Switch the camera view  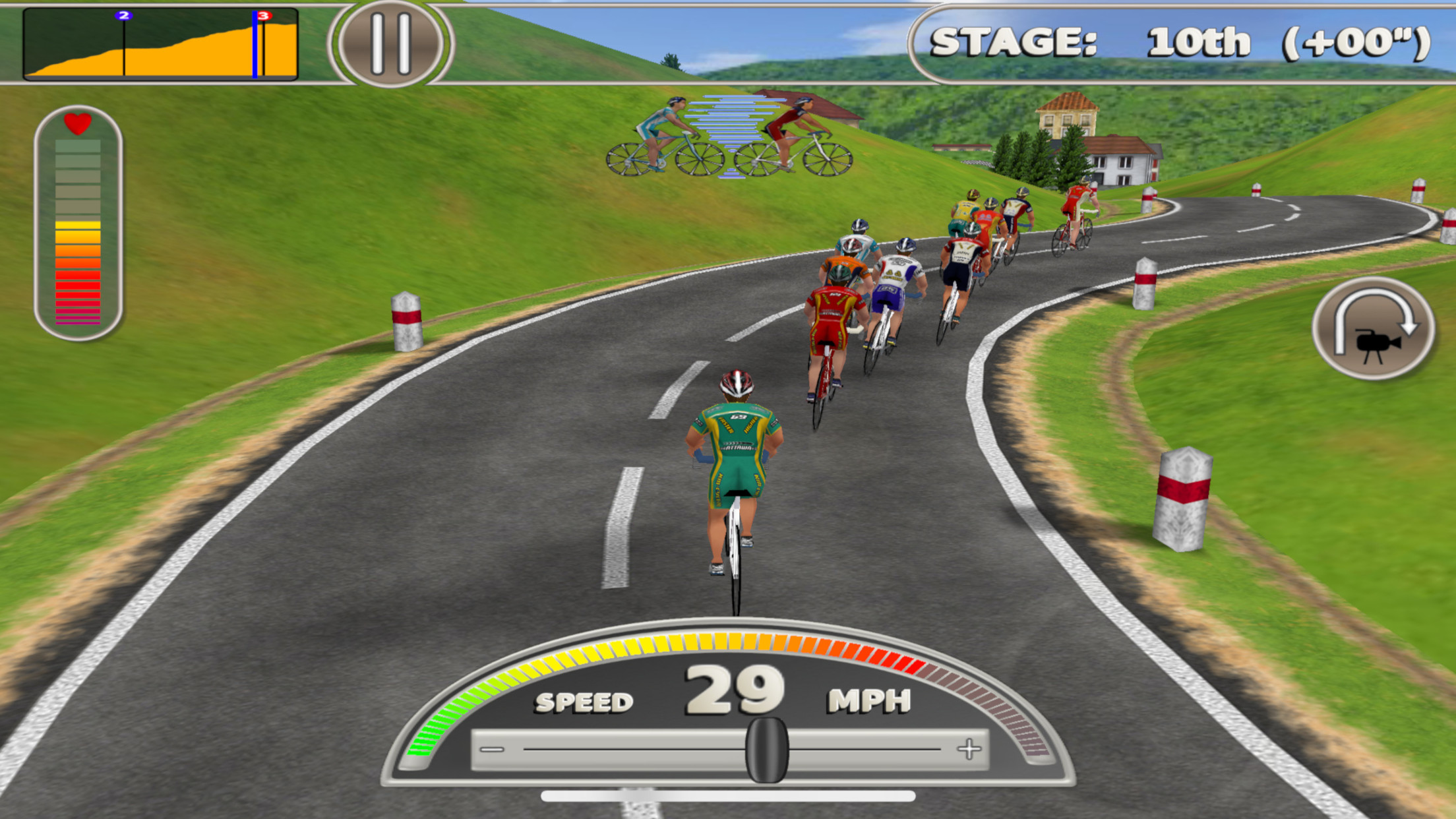pos(1374,329)
